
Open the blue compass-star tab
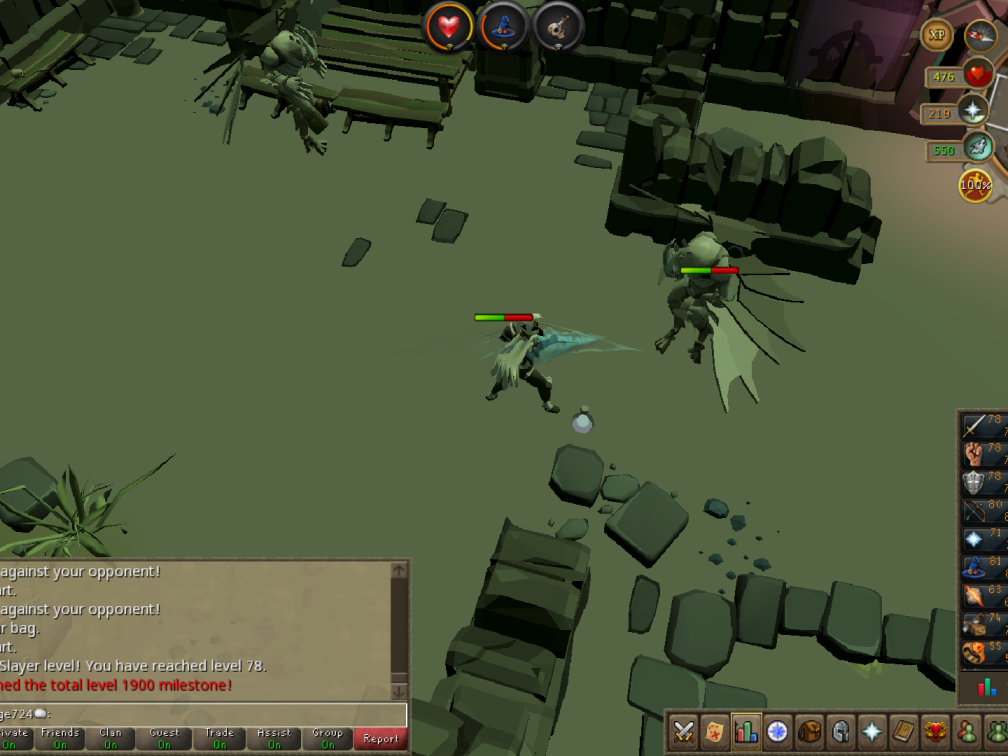tap(778, 732)
